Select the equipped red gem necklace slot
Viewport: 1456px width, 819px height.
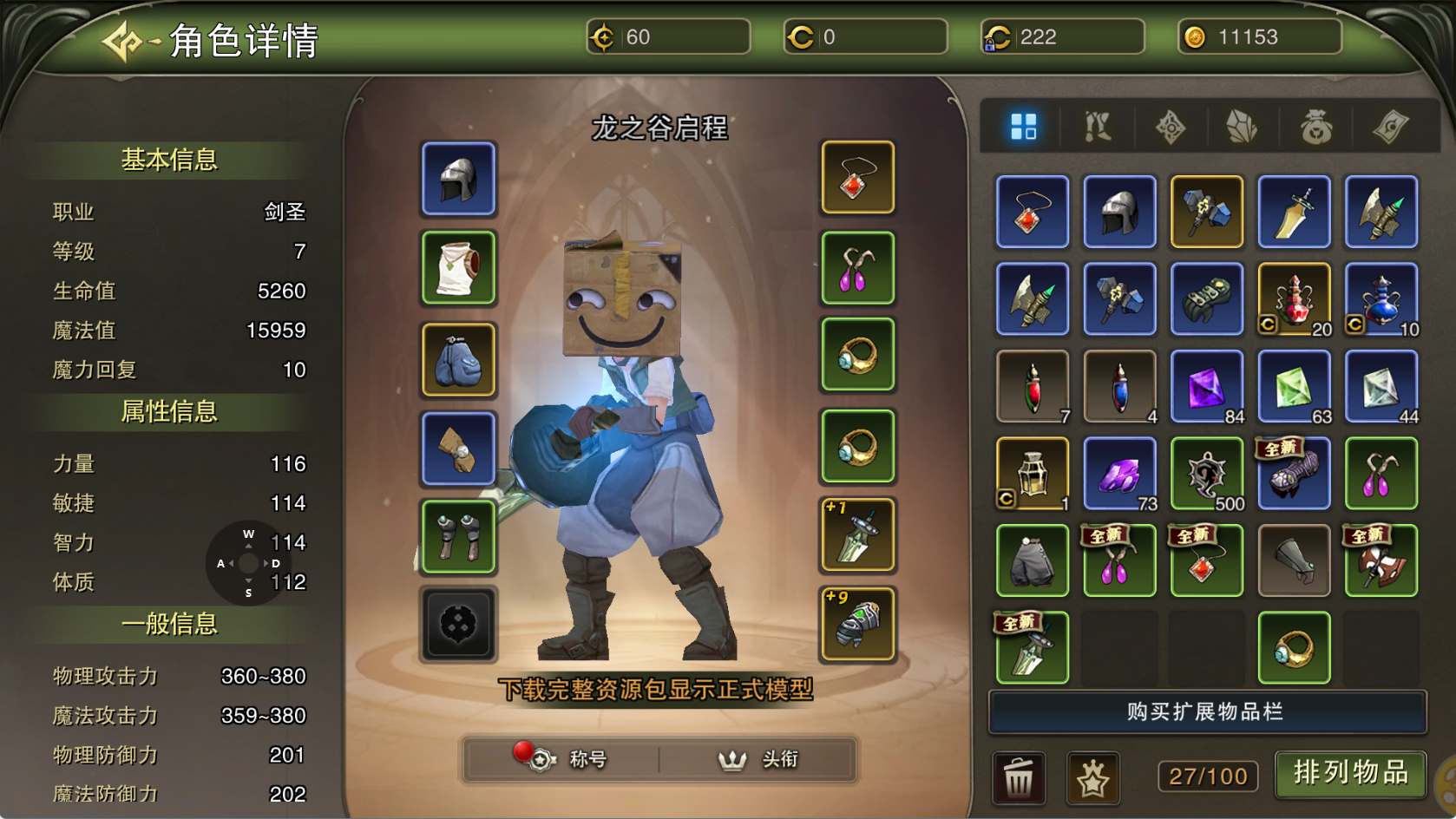(856, 178)
